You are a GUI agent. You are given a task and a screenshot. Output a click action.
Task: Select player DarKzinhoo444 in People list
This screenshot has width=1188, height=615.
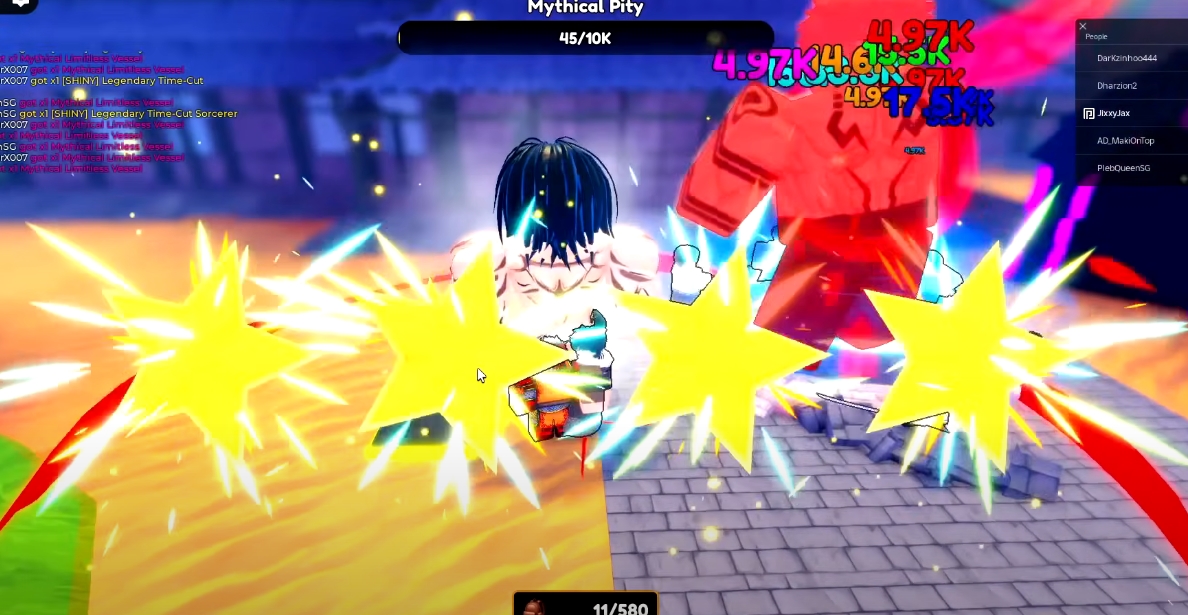point(1126,58)
